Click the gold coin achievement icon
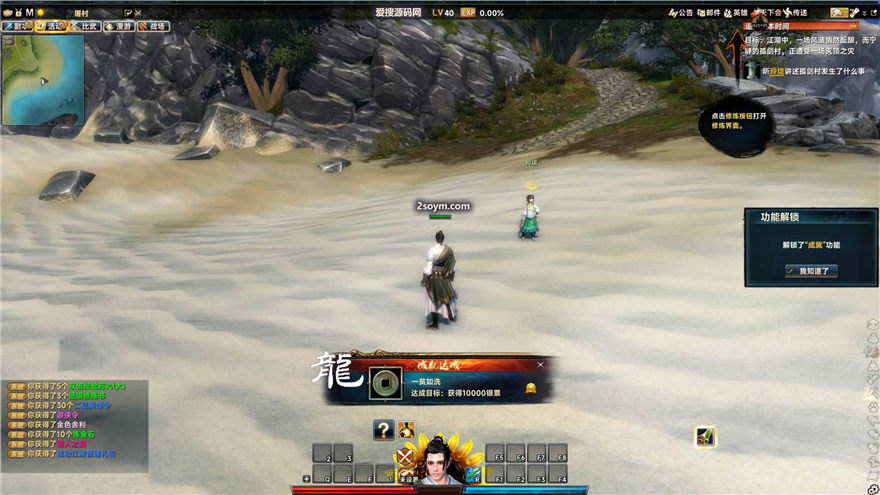The image size is (880, 495). pos(381,382)
